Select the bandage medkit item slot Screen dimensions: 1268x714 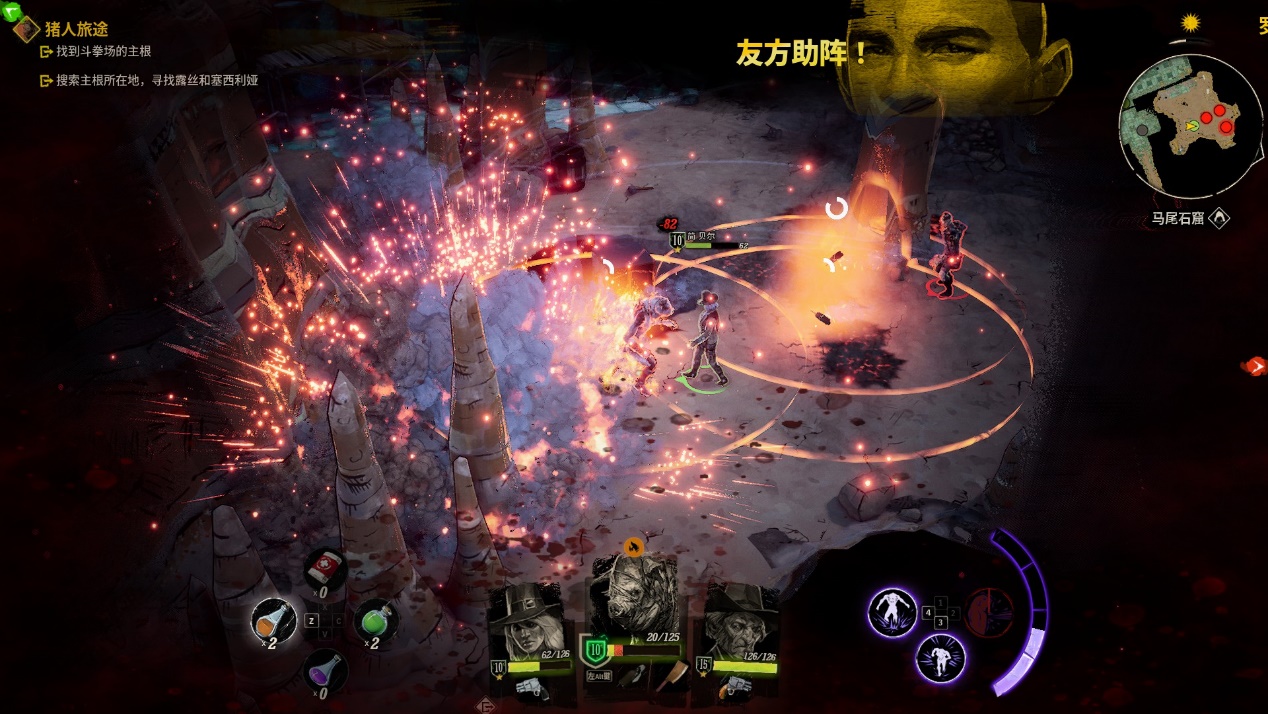[326, 569]
